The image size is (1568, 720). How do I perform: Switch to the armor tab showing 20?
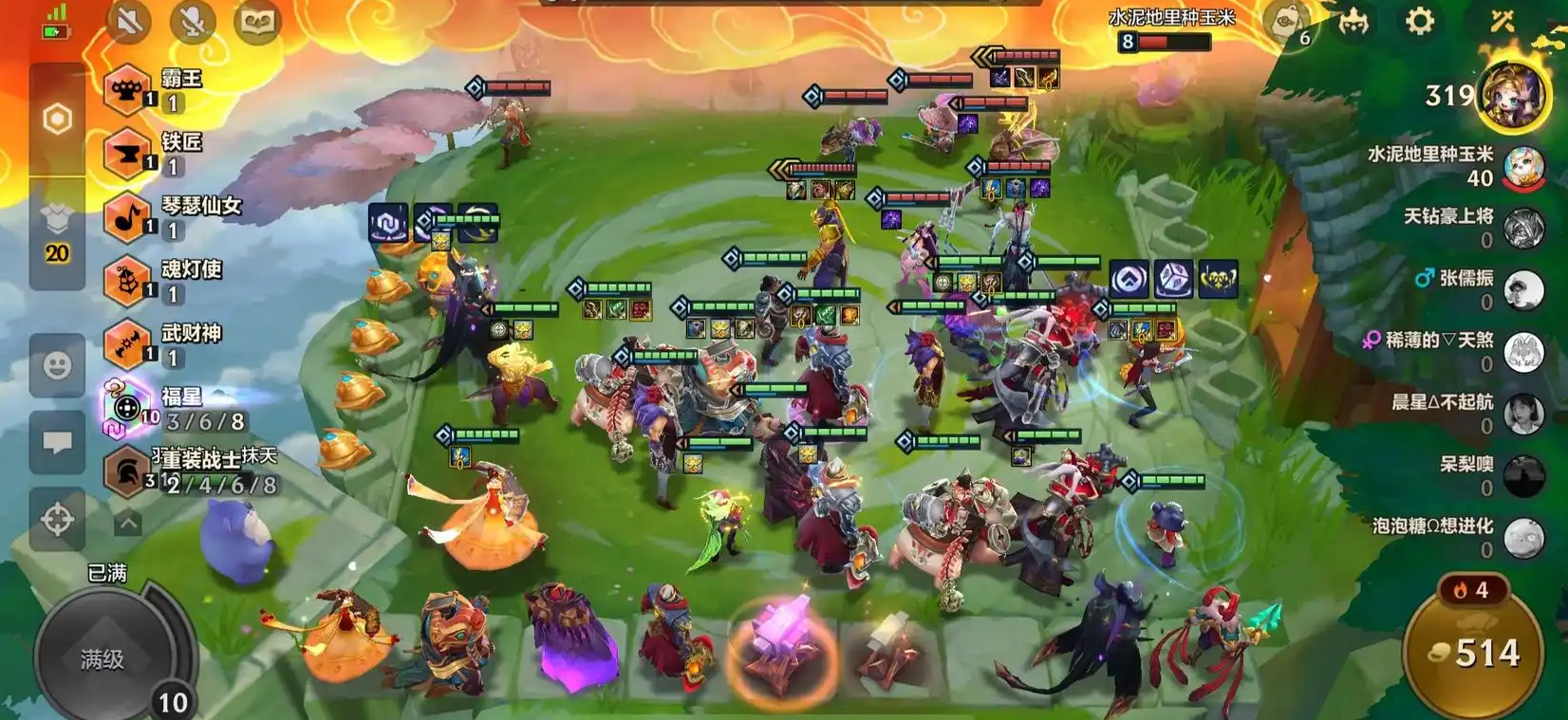[57, 234]
